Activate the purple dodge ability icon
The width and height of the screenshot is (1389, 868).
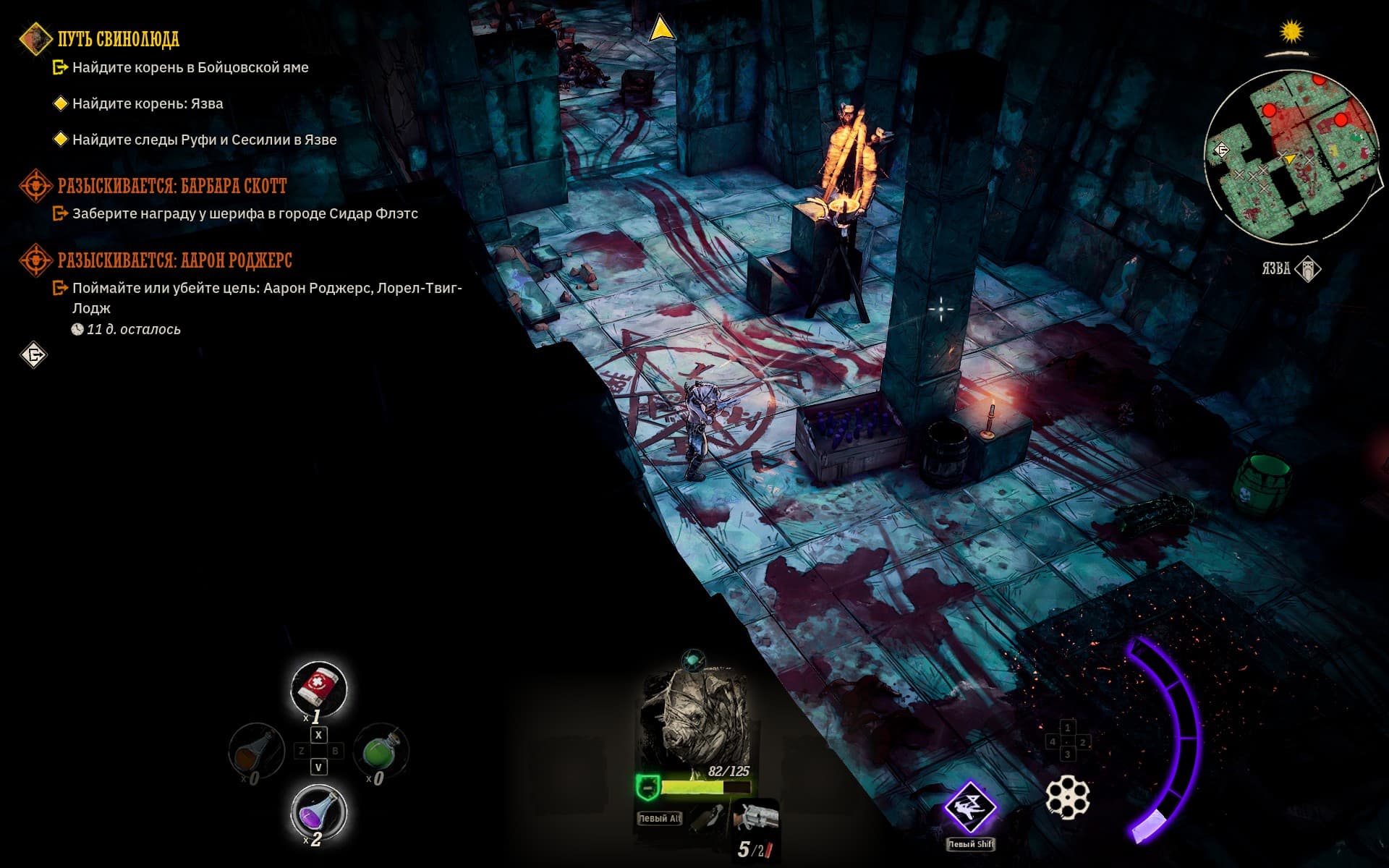tap(969, 807)
